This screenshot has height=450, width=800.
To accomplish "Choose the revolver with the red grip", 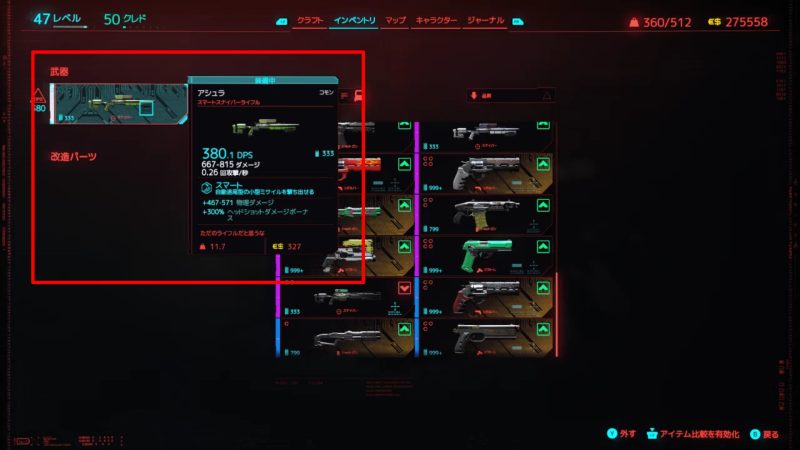I will pyautogui.click(x=484, y=297).
